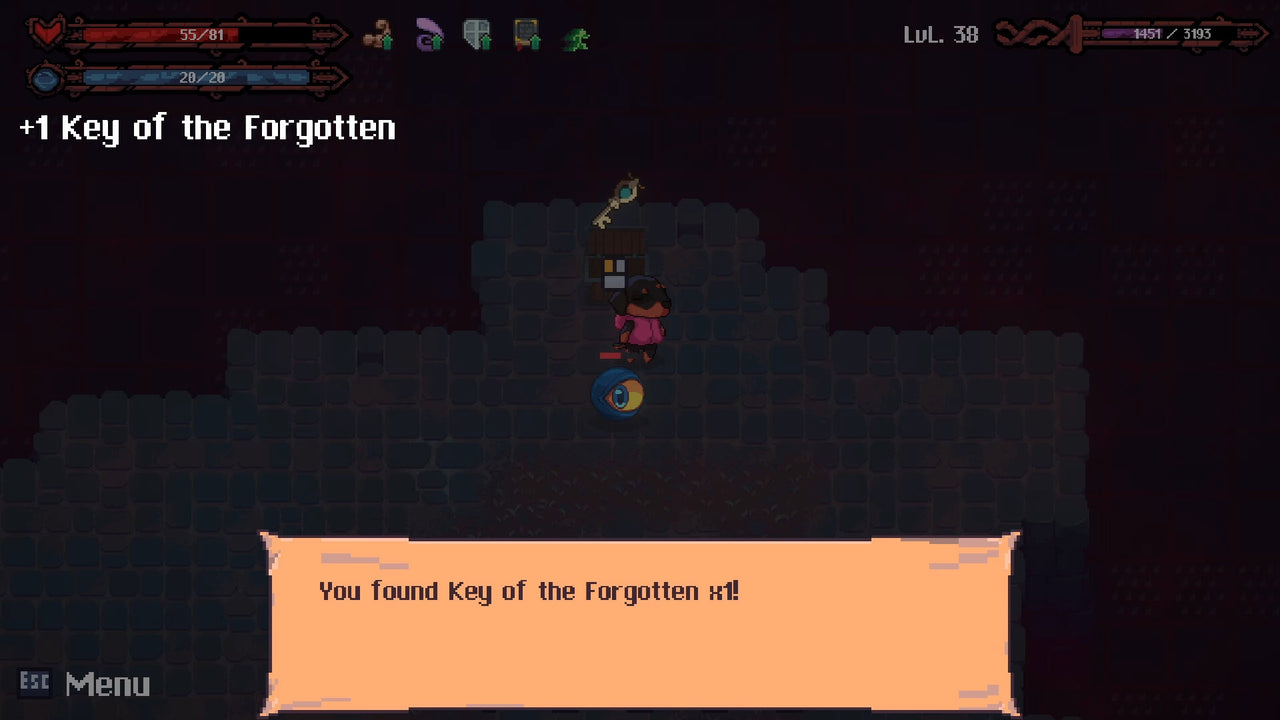Select the purple cloak buff icon
This screenshot has width=1280, height=720.
pos(428,35)
